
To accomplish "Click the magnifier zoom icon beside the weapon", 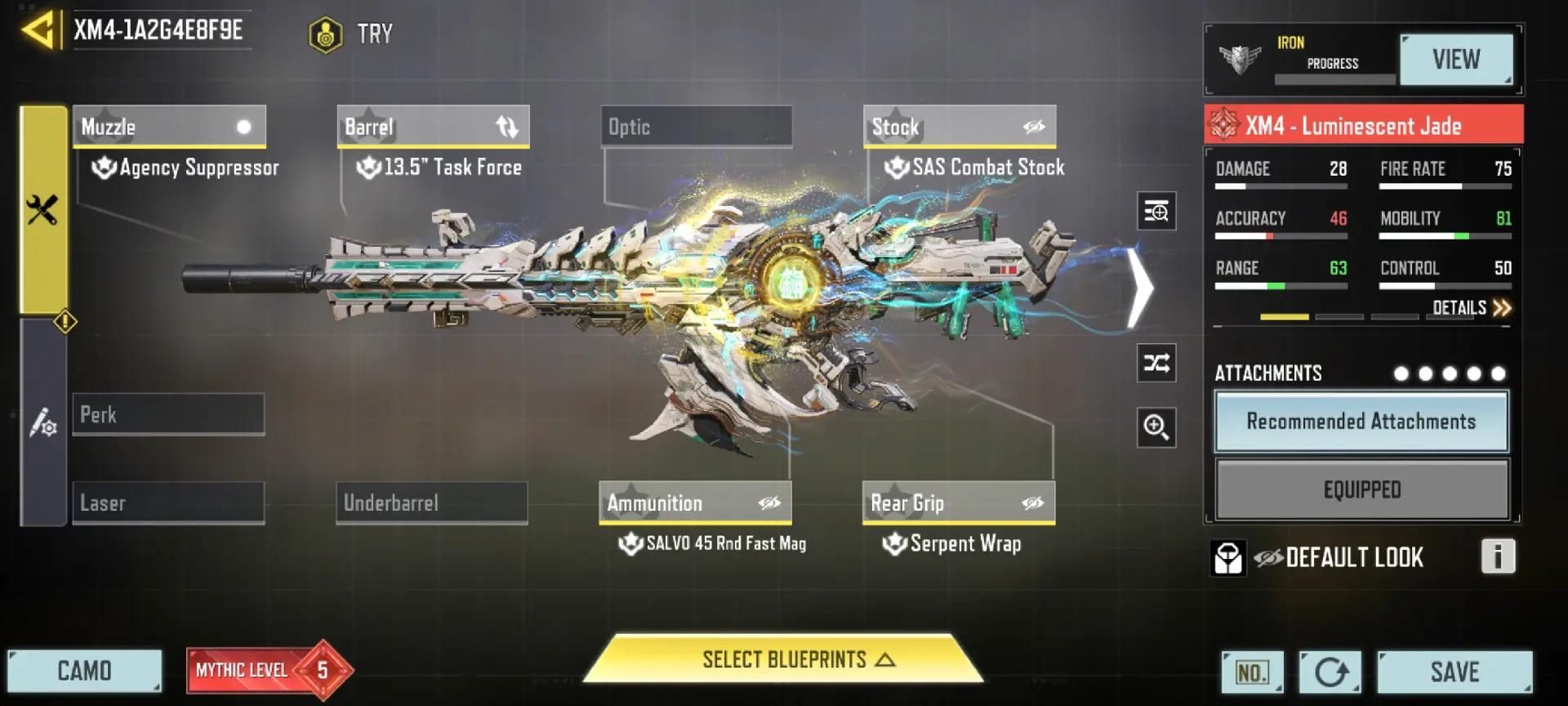I will point(1156,427).
